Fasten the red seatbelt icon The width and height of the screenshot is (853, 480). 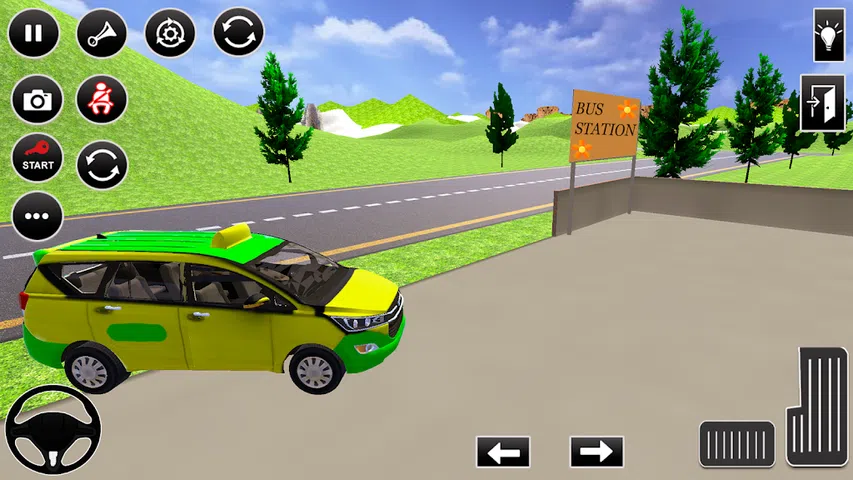(x=102, y=100)
